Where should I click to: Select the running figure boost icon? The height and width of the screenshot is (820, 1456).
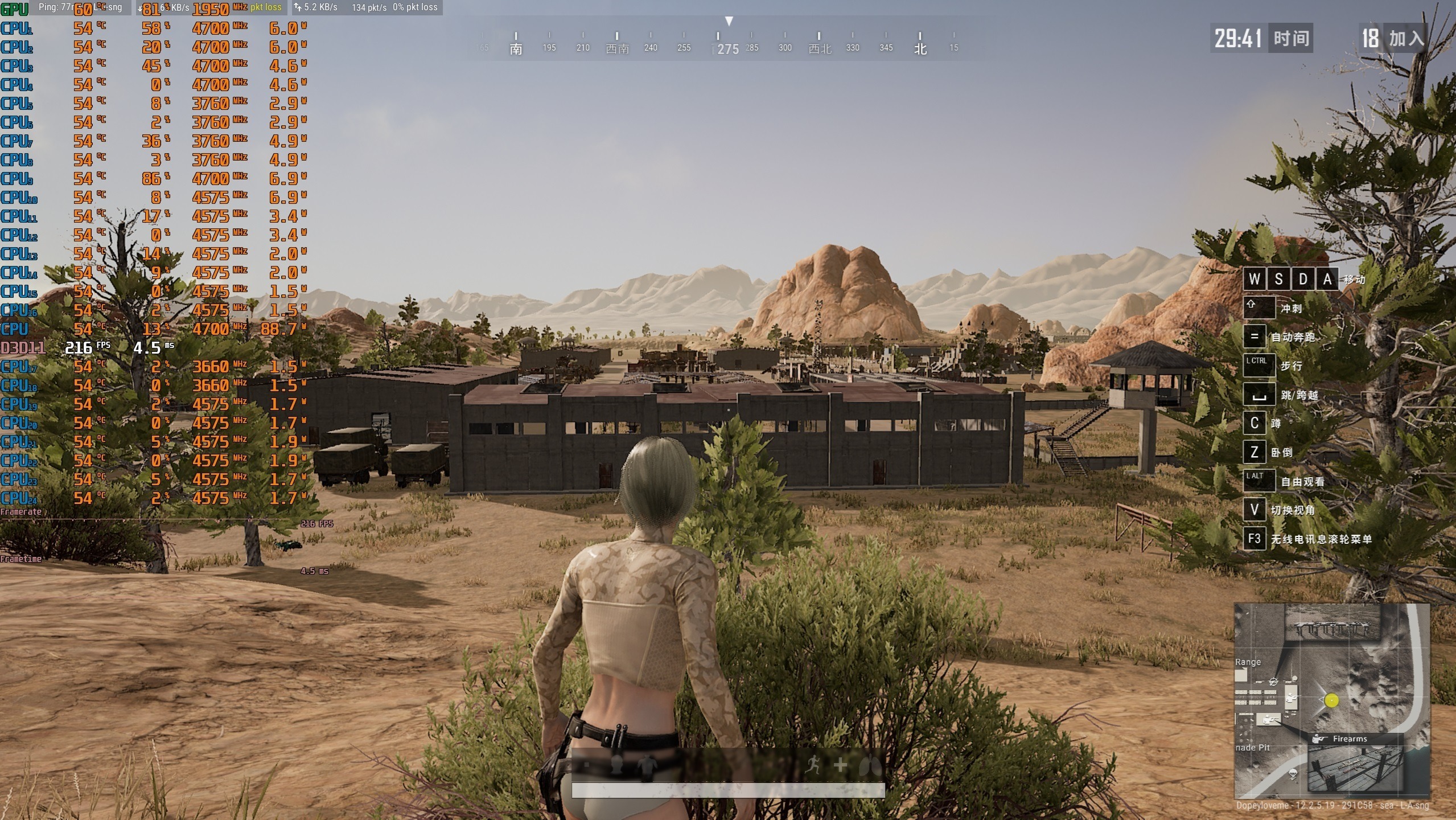coord(813,765)
